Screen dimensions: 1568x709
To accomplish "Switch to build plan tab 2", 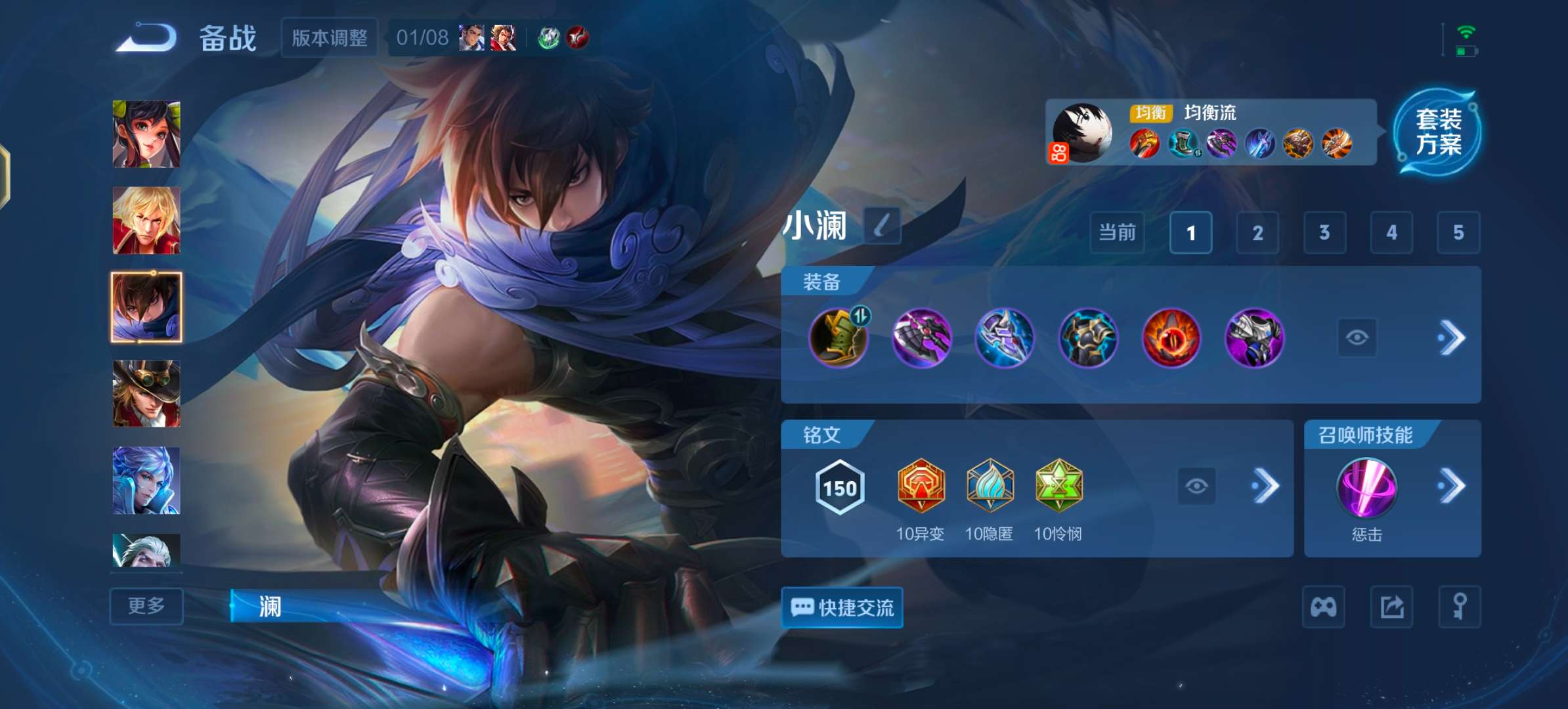I will (1257, 232).
